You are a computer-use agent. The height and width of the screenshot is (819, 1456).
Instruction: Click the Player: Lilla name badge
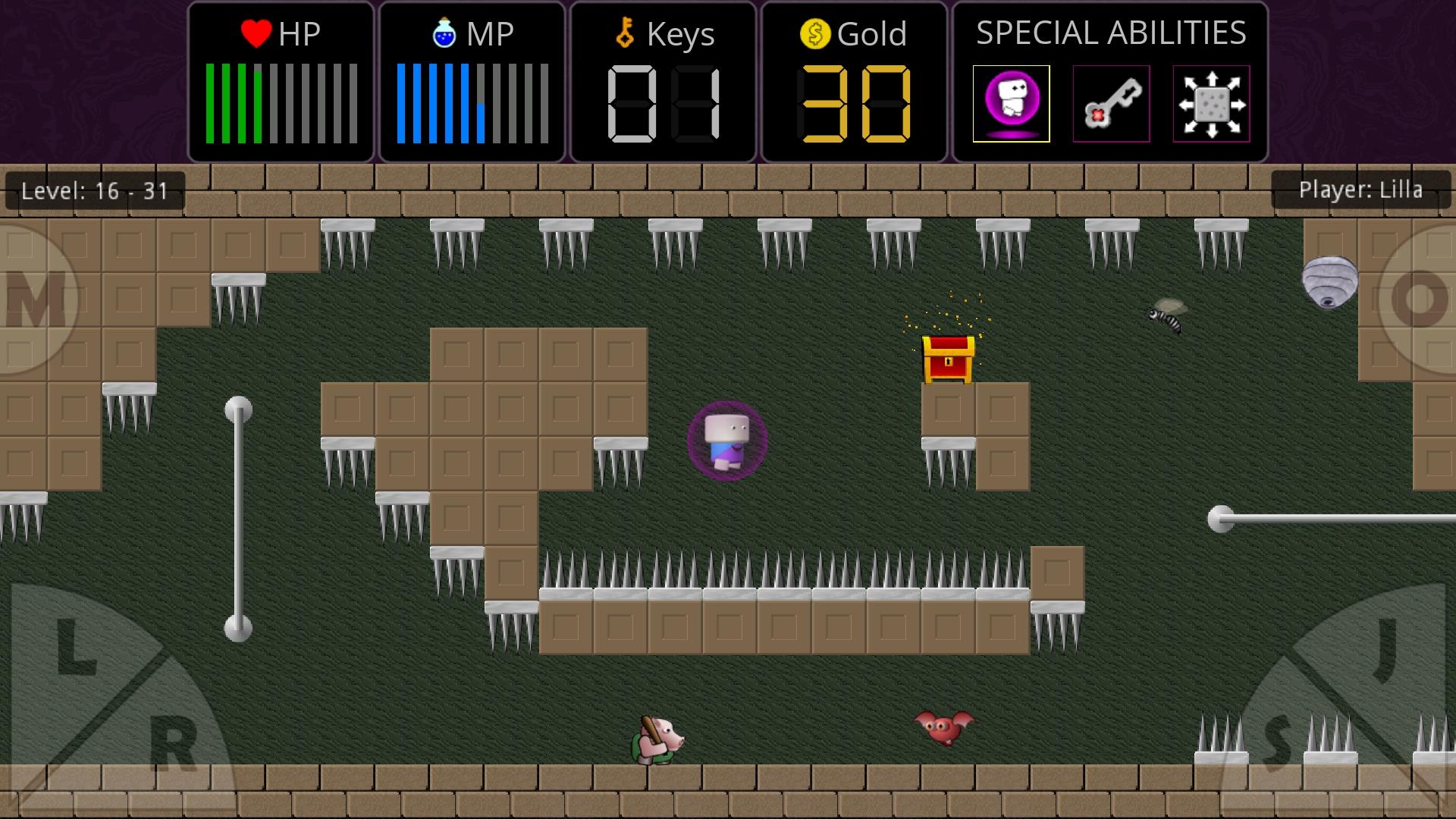pyautogui.click(x=1361, y=190)
